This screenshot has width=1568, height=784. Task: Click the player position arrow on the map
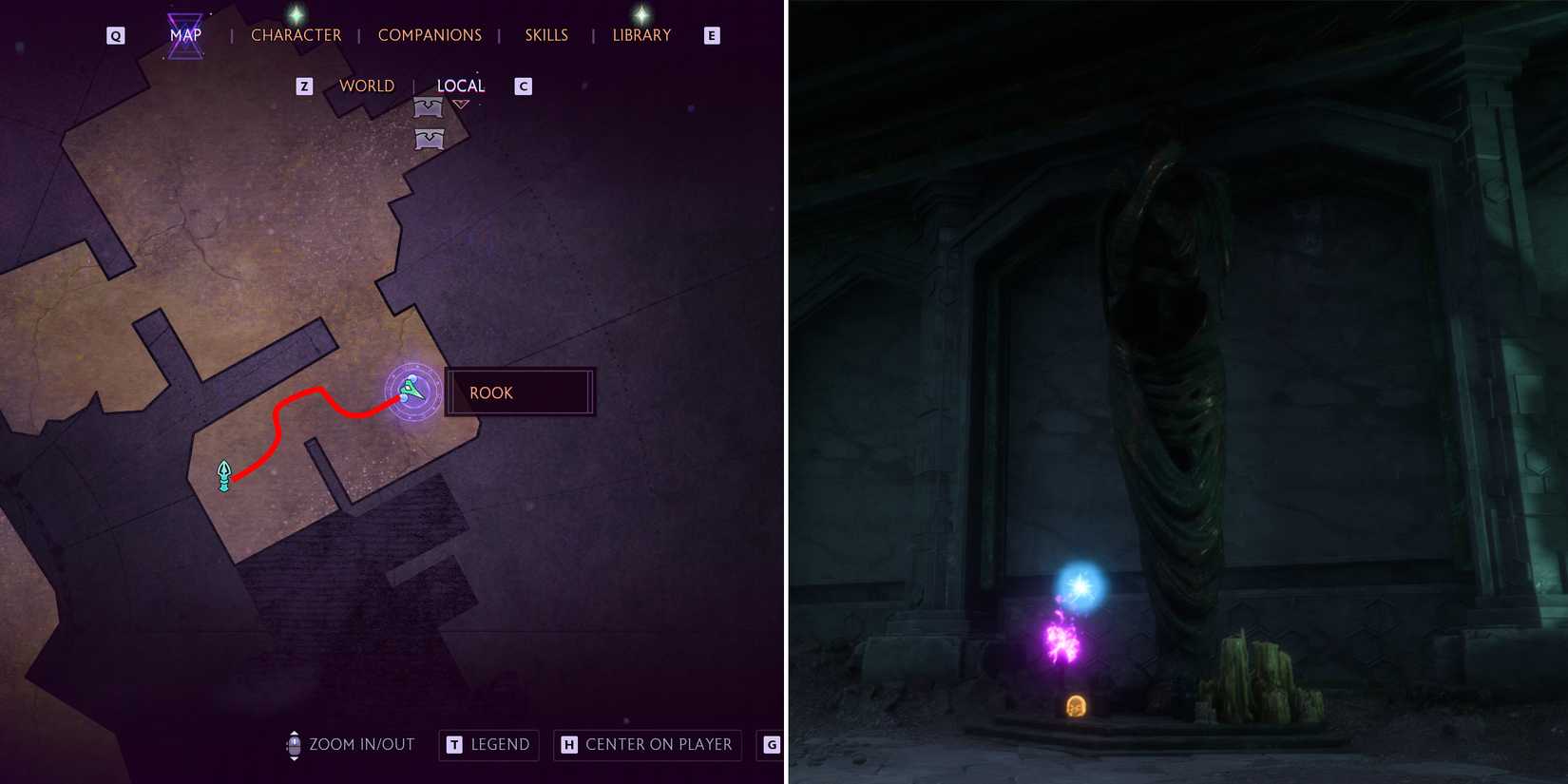[x=223, y=475]
